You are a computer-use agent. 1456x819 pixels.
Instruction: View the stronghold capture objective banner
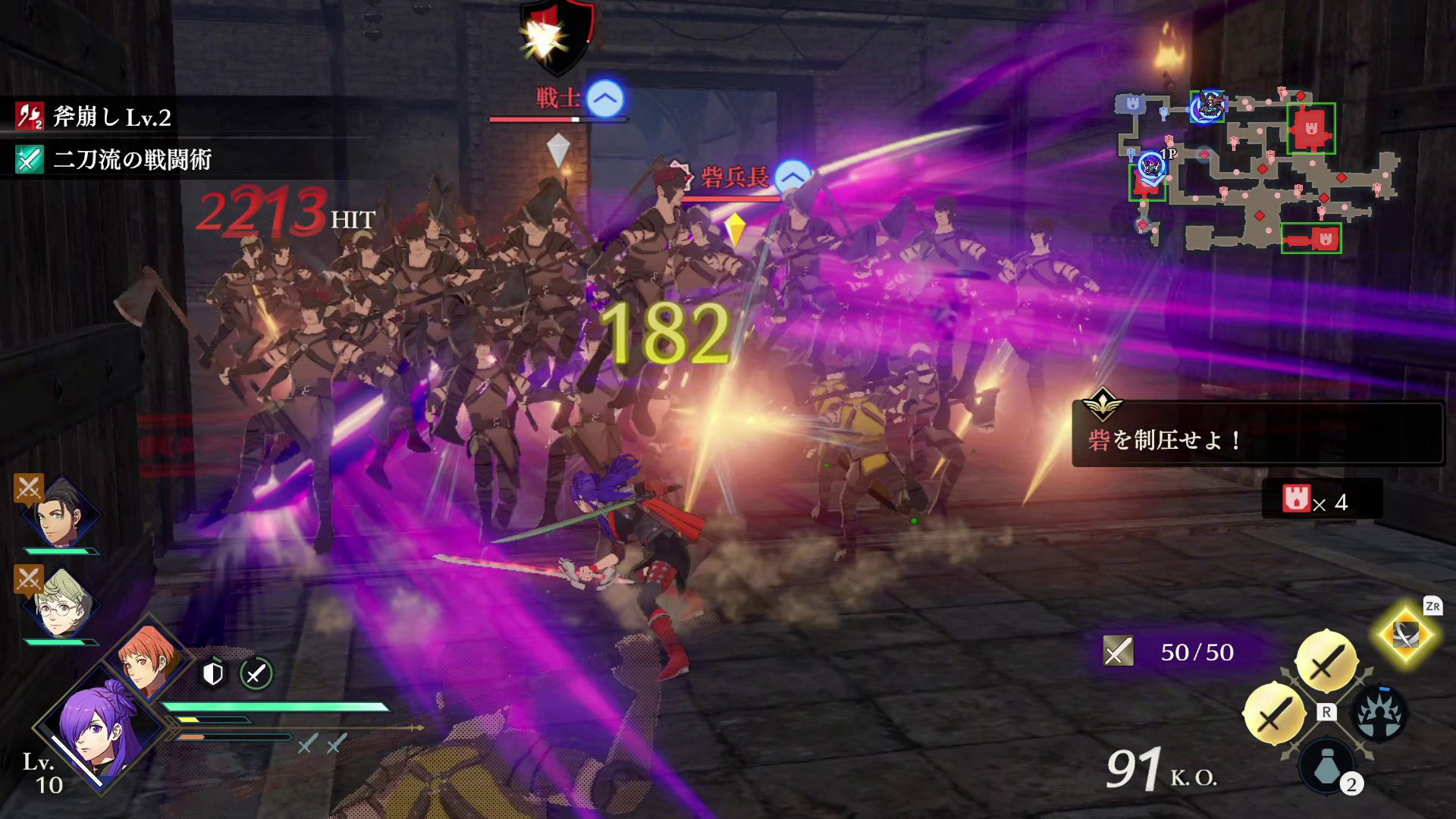click(x=1257, y=434)
